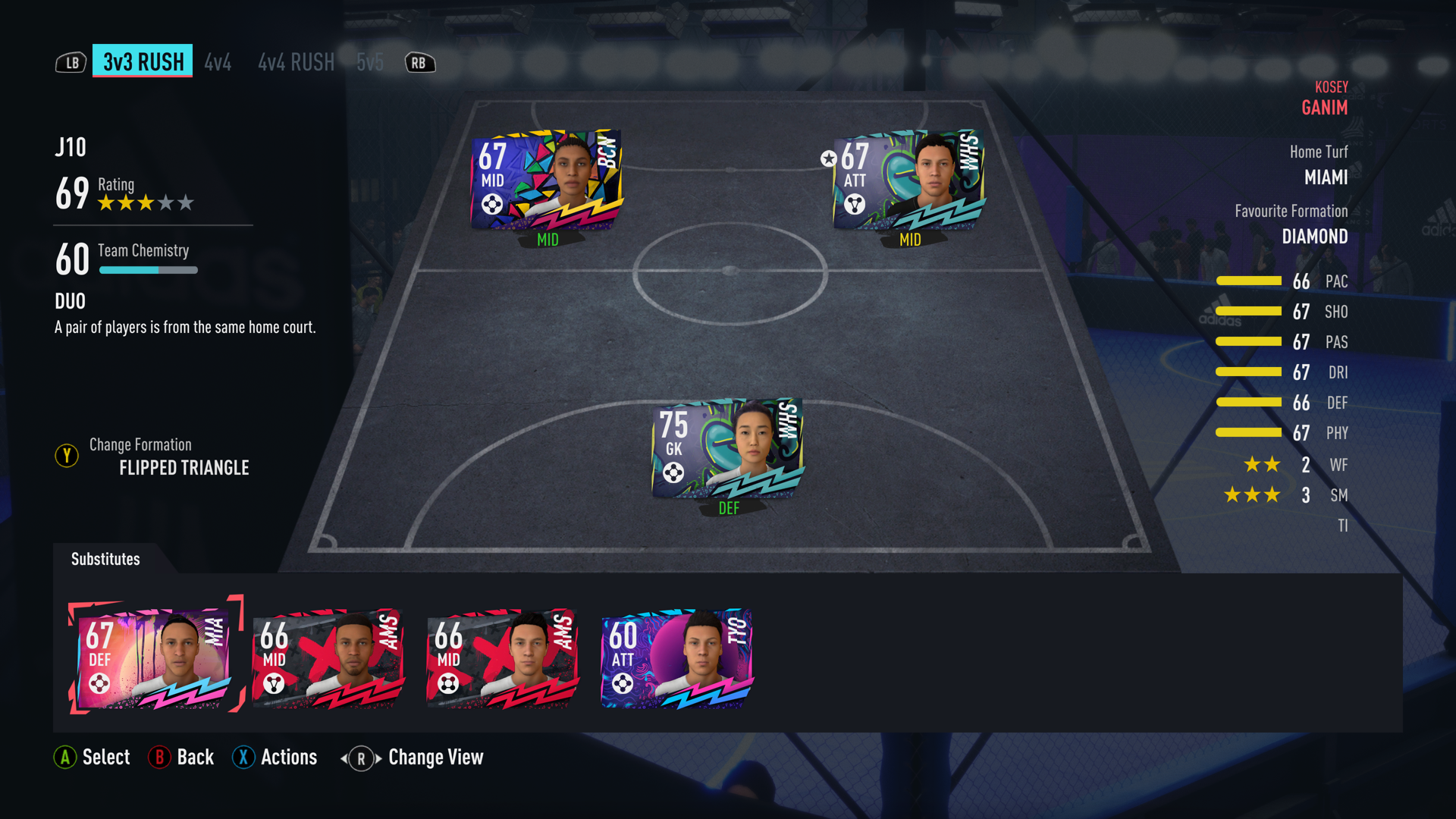
Task: Click the red B Back button icon
Action: pos(160,757)
